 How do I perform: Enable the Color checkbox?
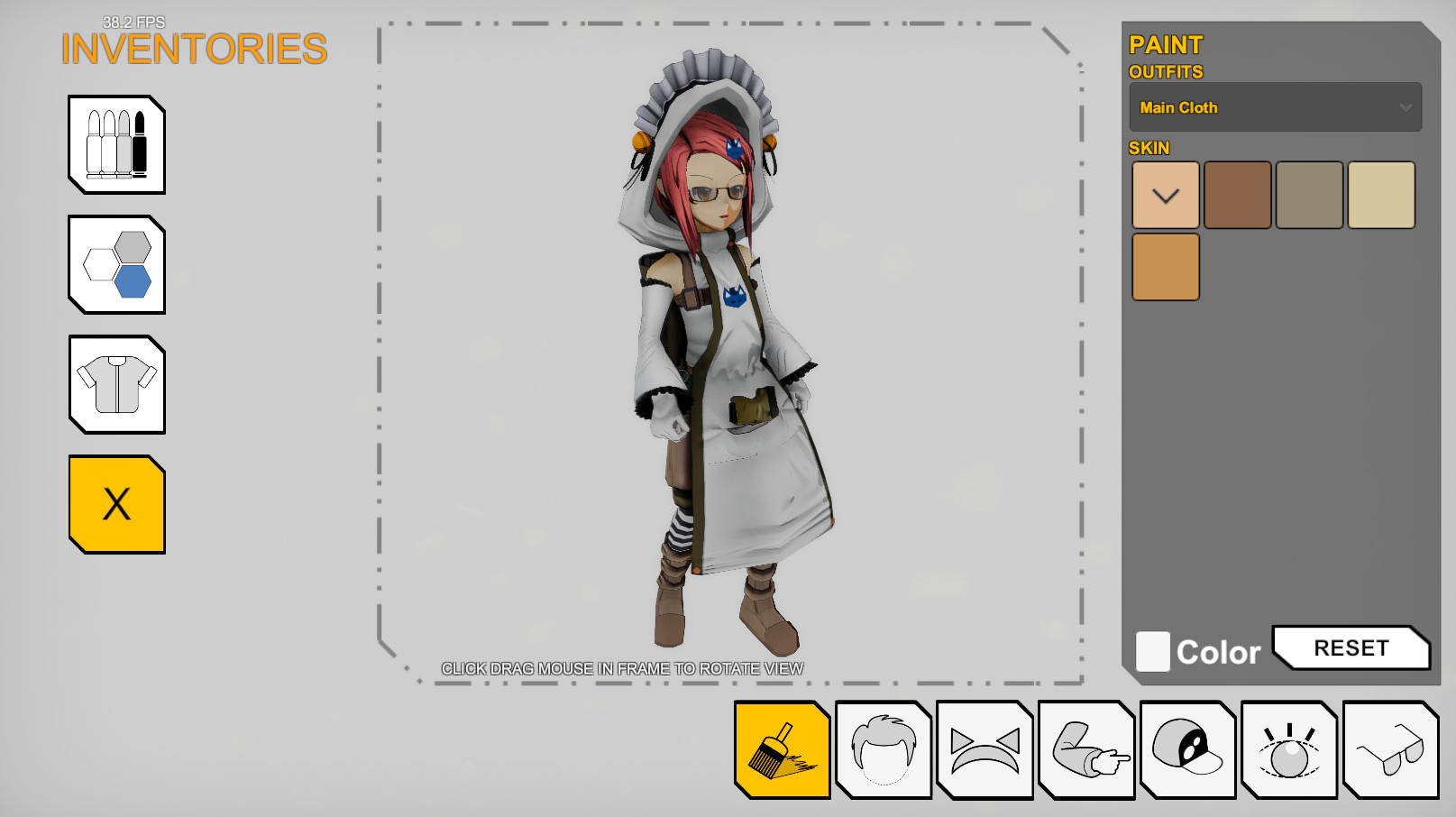1152,650
